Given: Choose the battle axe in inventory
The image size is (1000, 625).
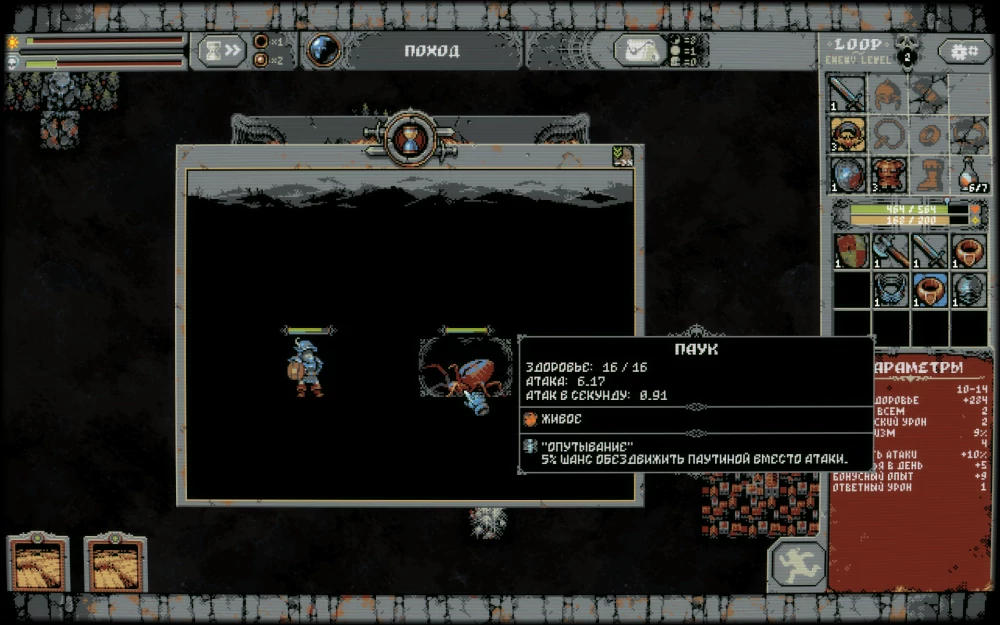Looking at the screenshot, I should click(888, 250).
